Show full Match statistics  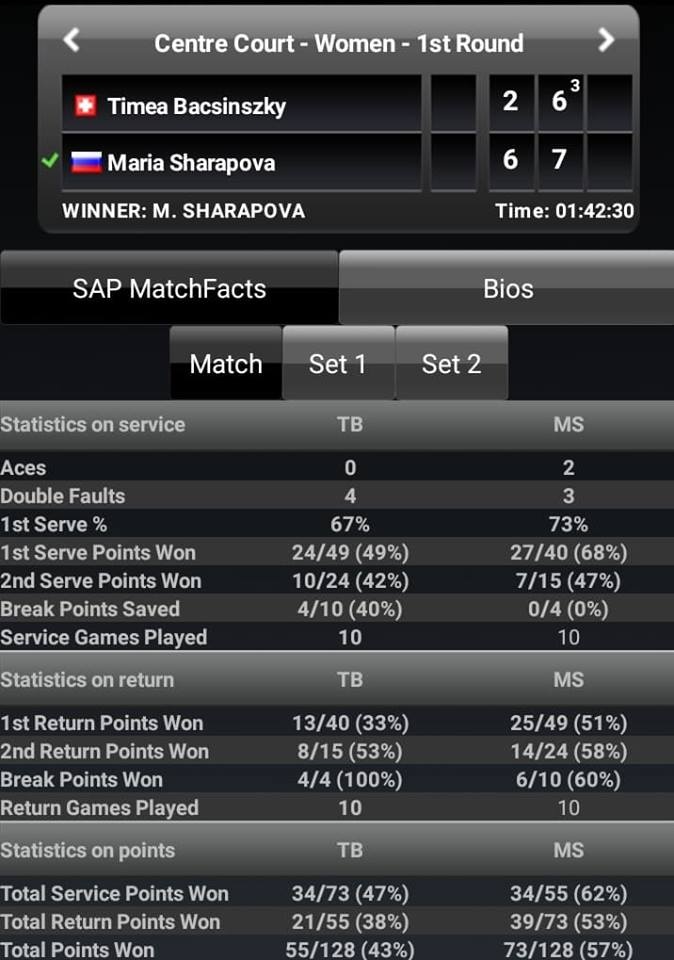[225, 364]
